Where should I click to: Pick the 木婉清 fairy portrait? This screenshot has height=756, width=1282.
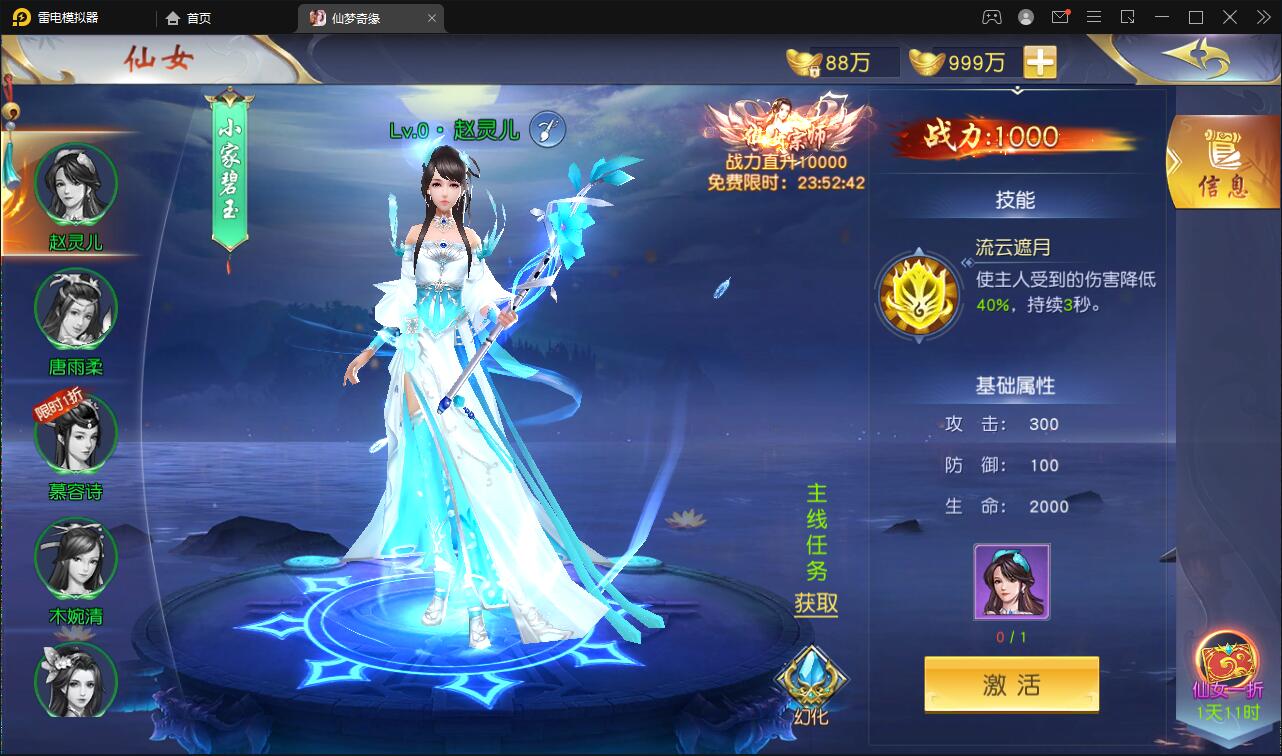click(76, 559)
